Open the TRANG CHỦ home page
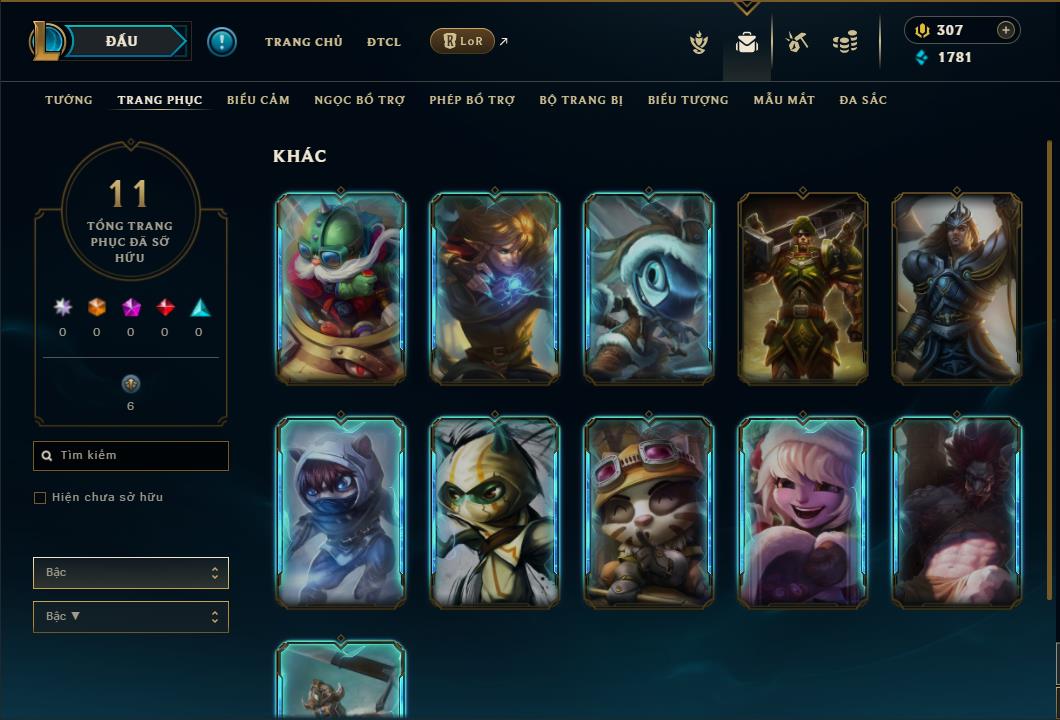Image resolution: width=1060 pixels, height=720 pixels. [x=303, y=42]
